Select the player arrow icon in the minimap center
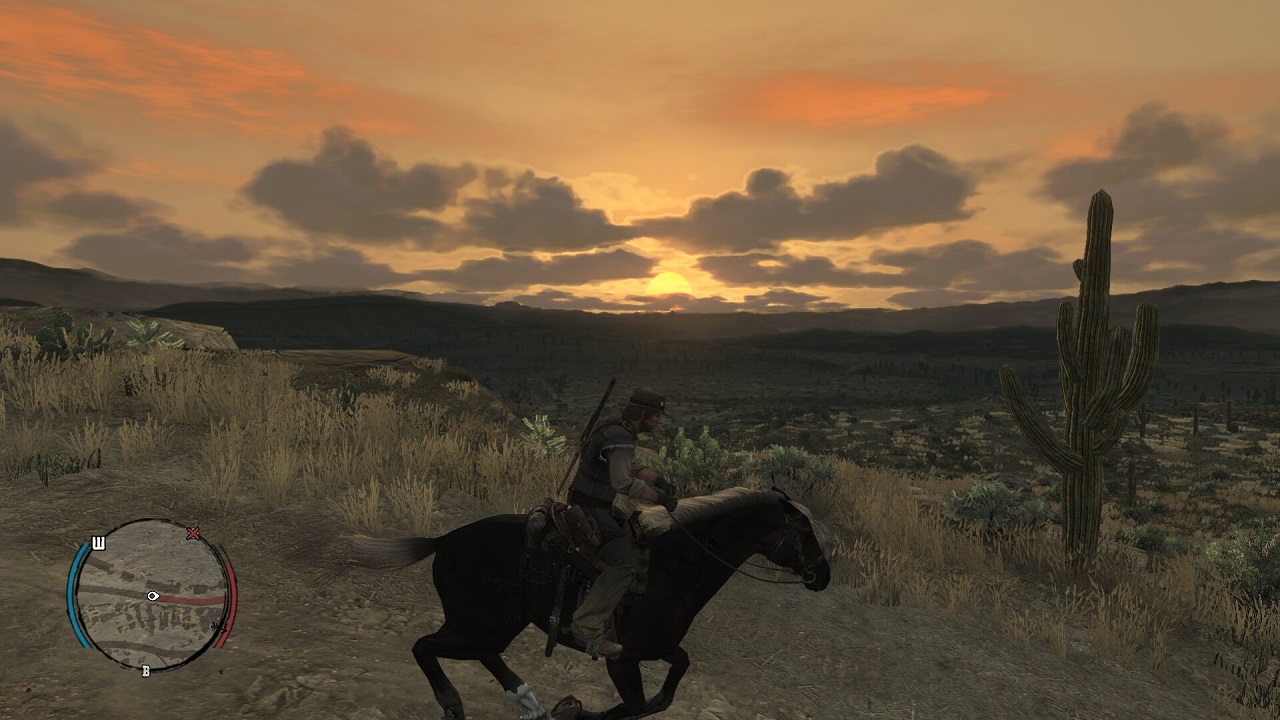The width and height of the screenshot is (1280, 720). click(x=152, y=596)
